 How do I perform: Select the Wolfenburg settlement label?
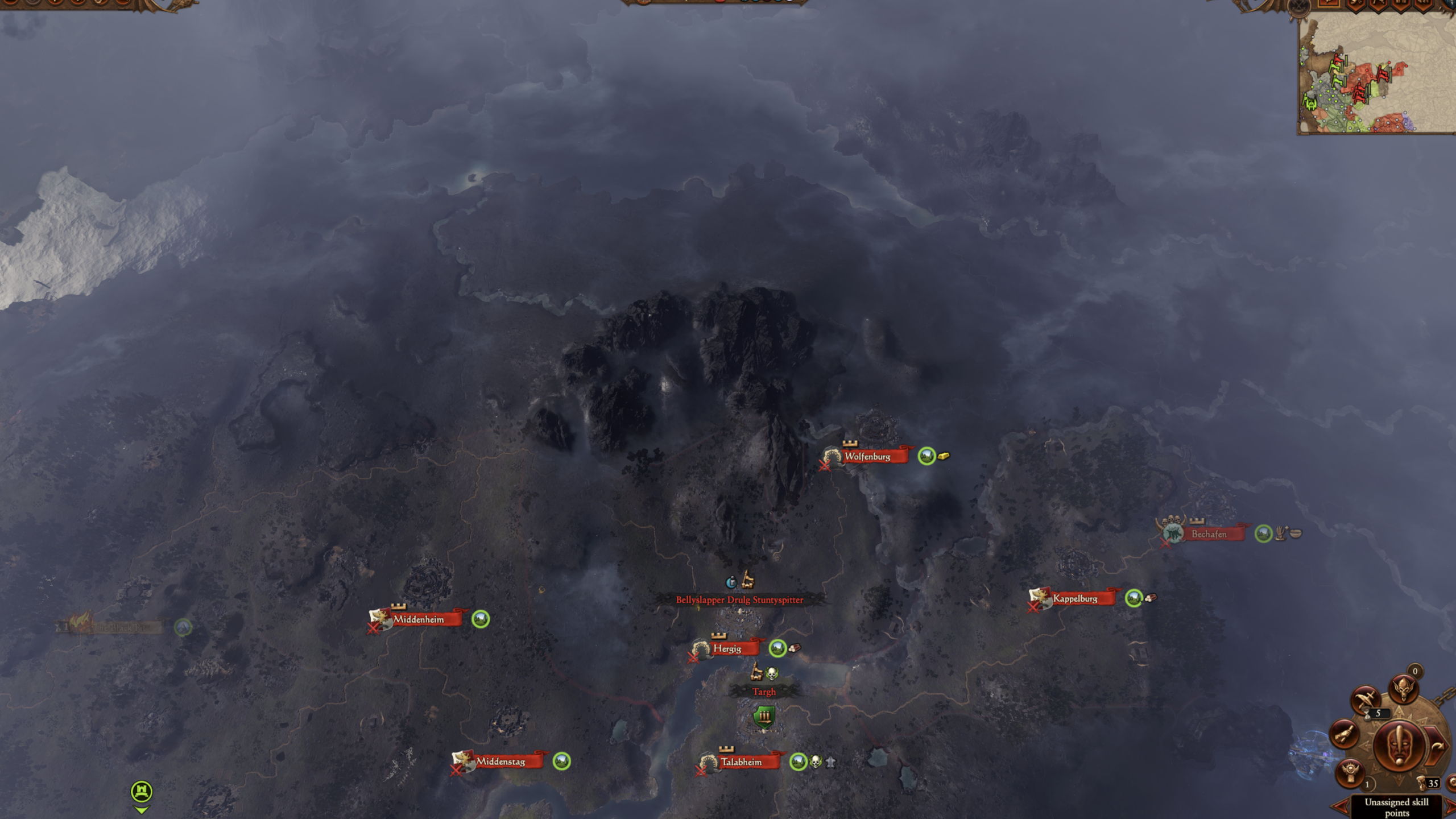(x=867, y=457)
